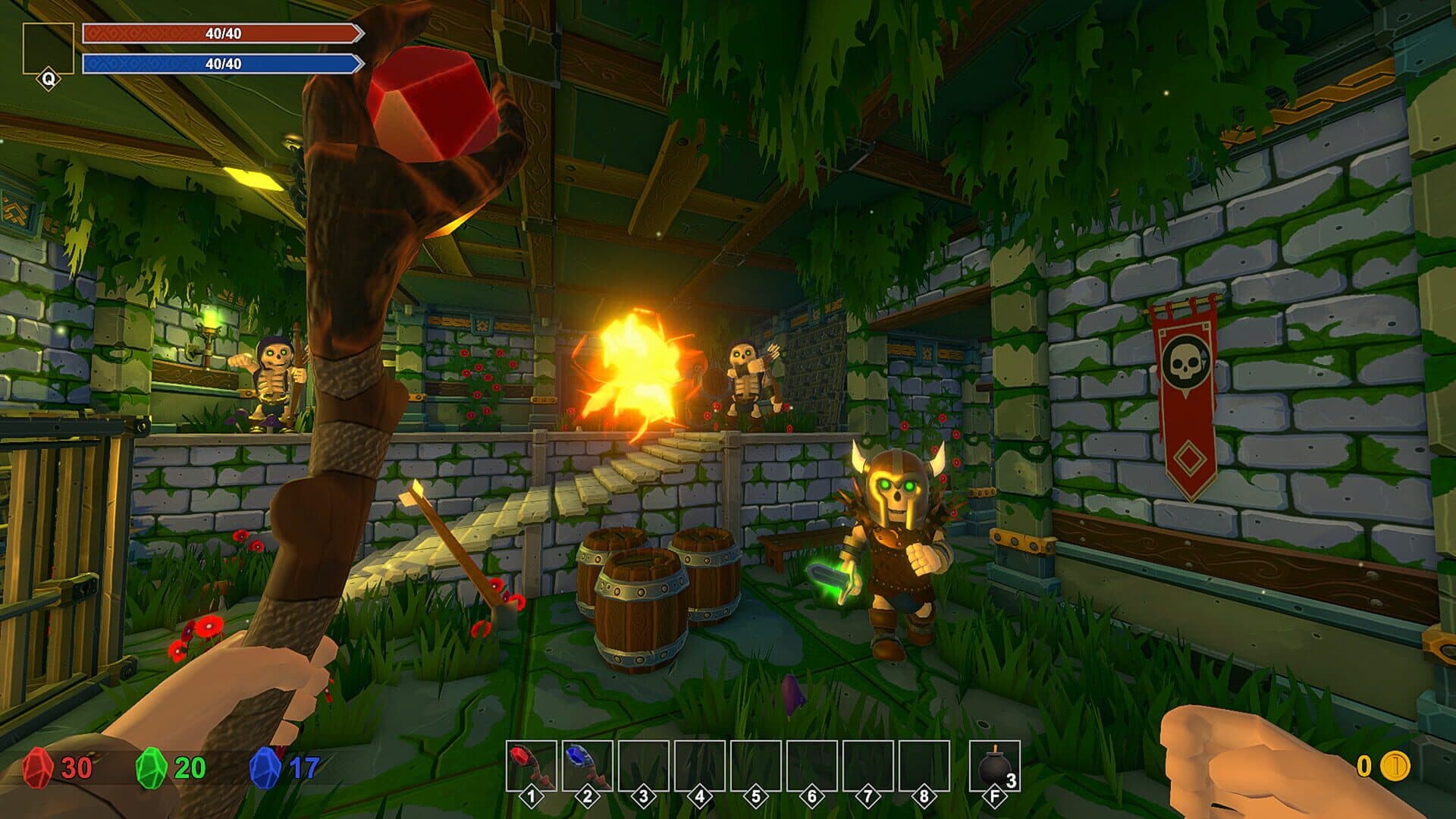Click the empty Q ability slot
Viewport: 1456px width, 819px height.
click(x=48, y=49)
